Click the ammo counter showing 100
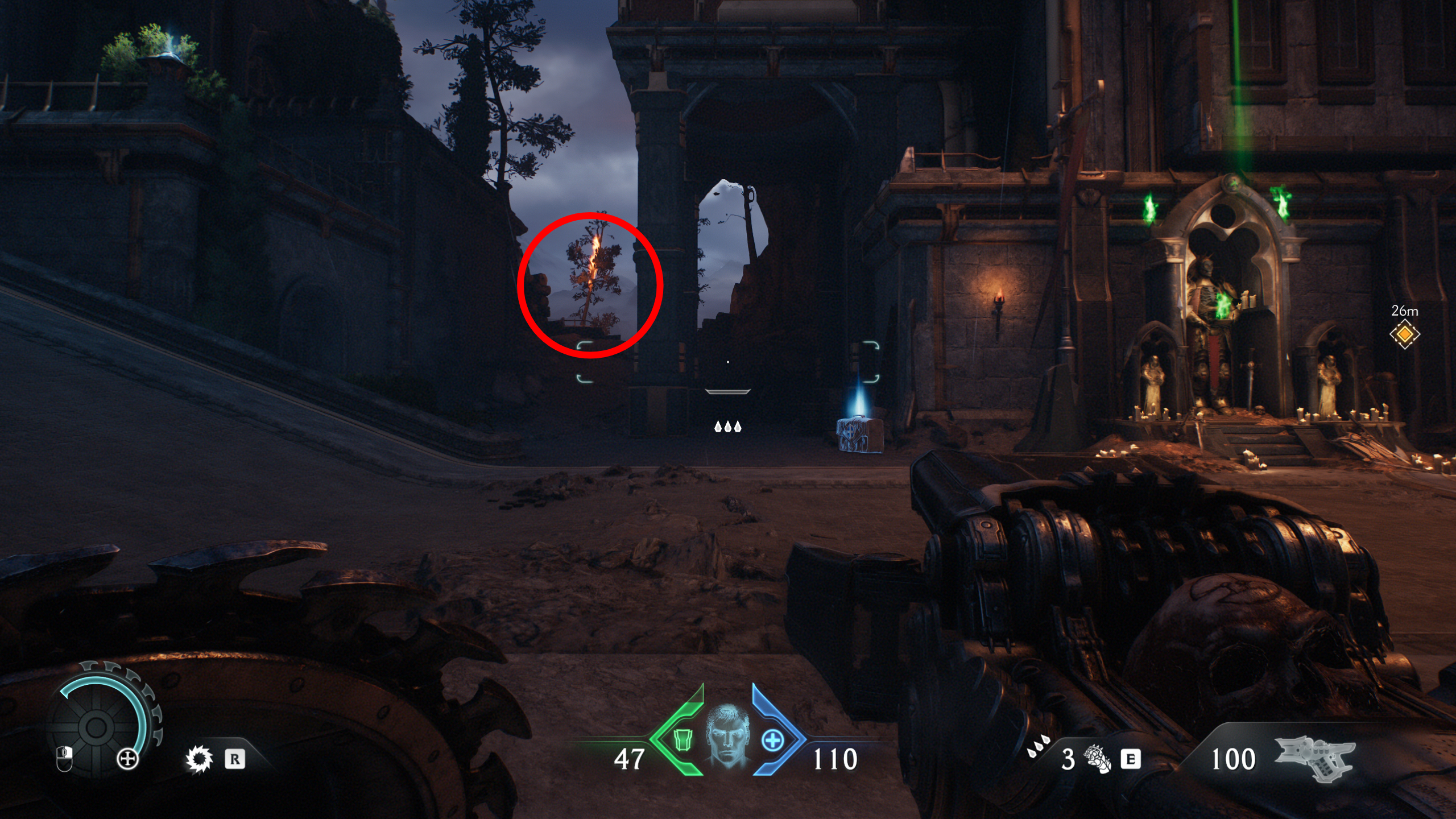The width and height of the screenshot is (1456, 819). (x=1233, y=759)
